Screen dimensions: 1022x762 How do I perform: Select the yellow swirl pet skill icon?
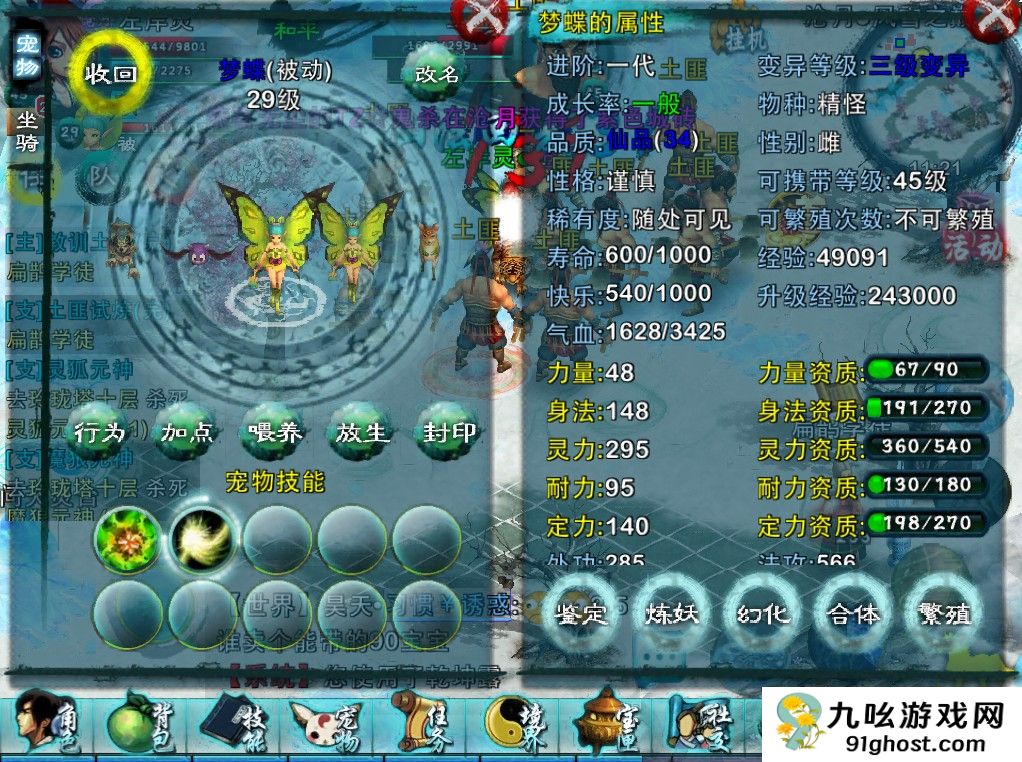[203, 540]
